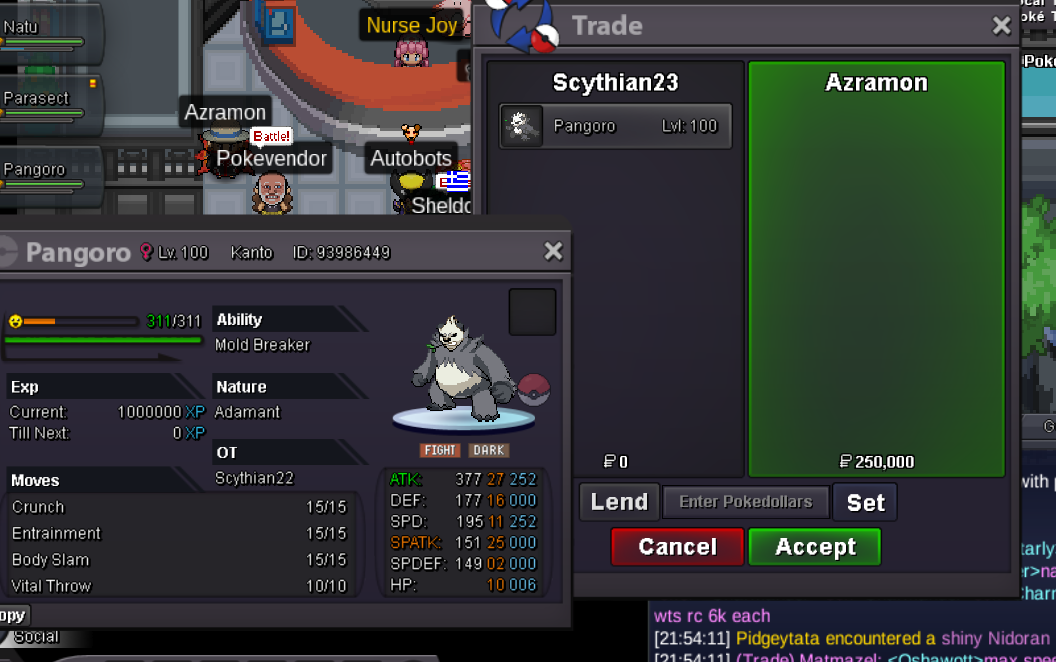Select the Entrainment move
Screen dimensions: 1056x662
[x=180, y=533]
